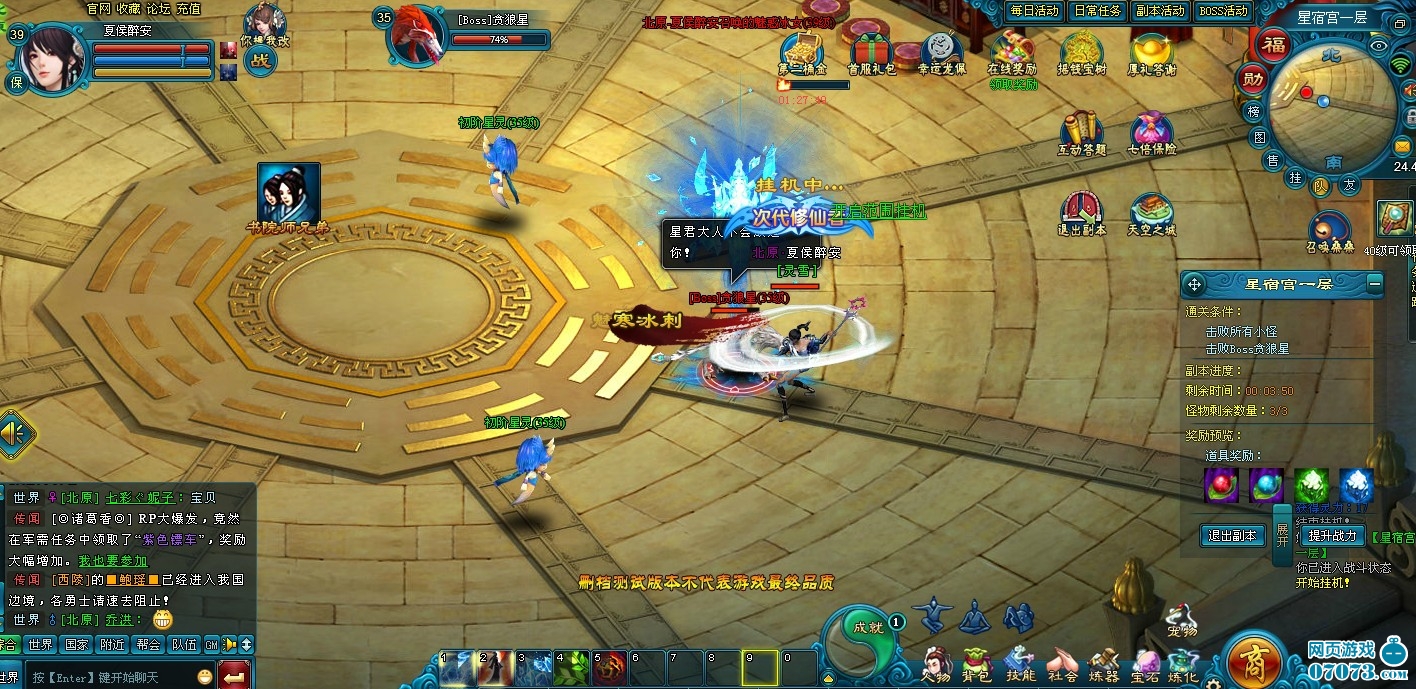Toggle the sound speaker button

click(x=15, y=434)
